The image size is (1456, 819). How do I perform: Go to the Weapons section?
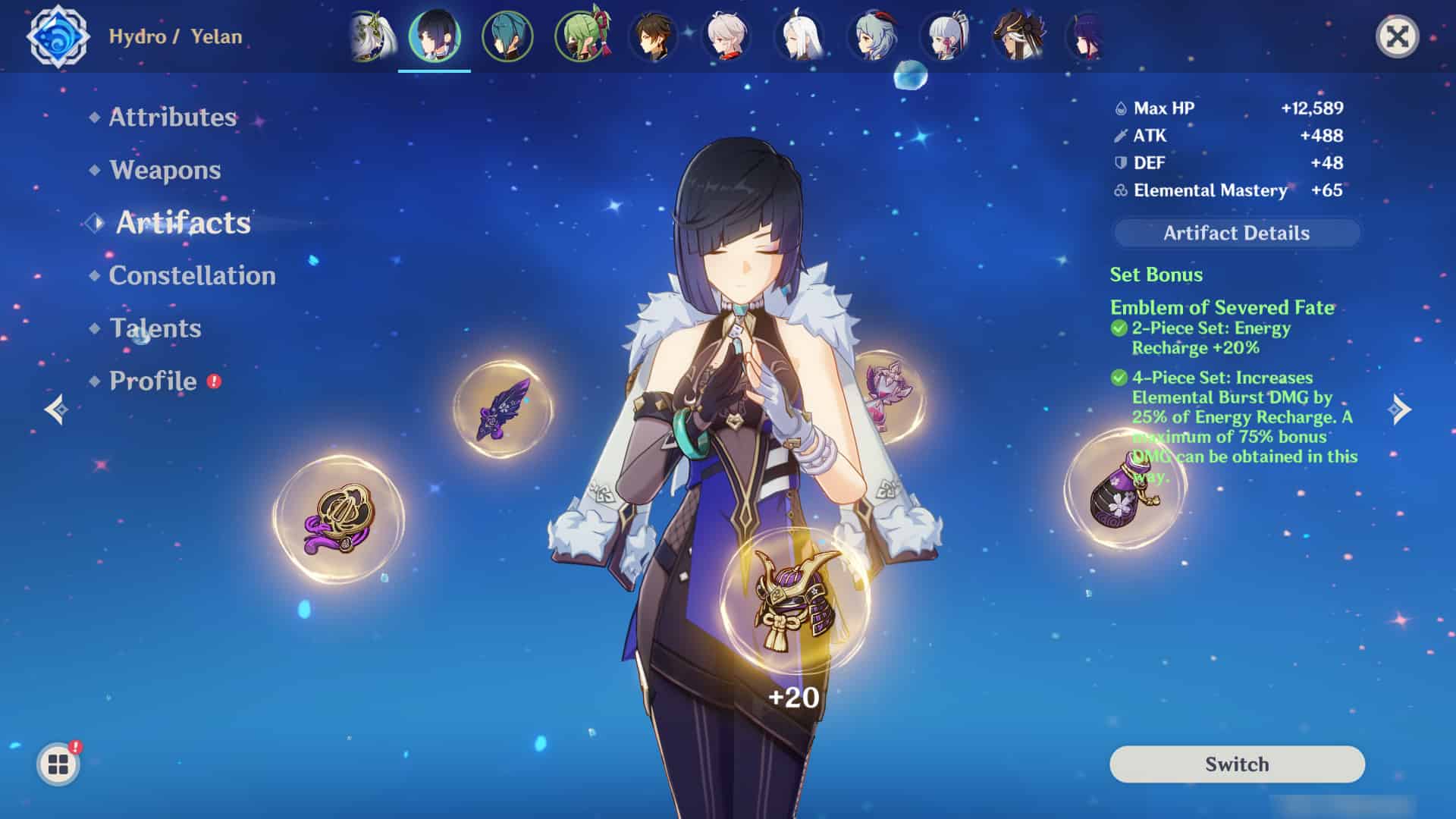click(165, 170)
